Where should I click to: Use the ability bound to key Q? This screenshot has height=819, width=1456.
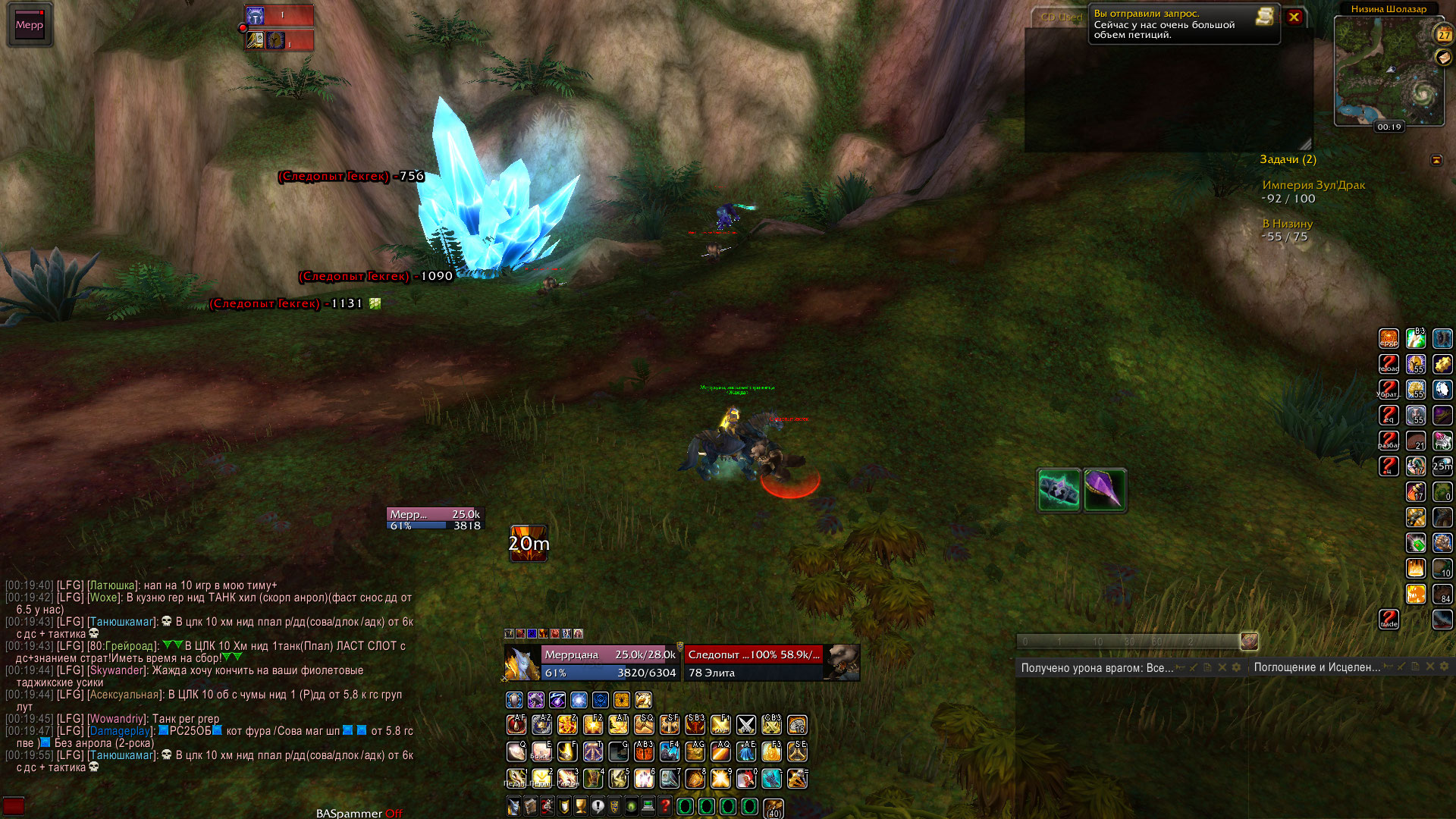point(516,752)
